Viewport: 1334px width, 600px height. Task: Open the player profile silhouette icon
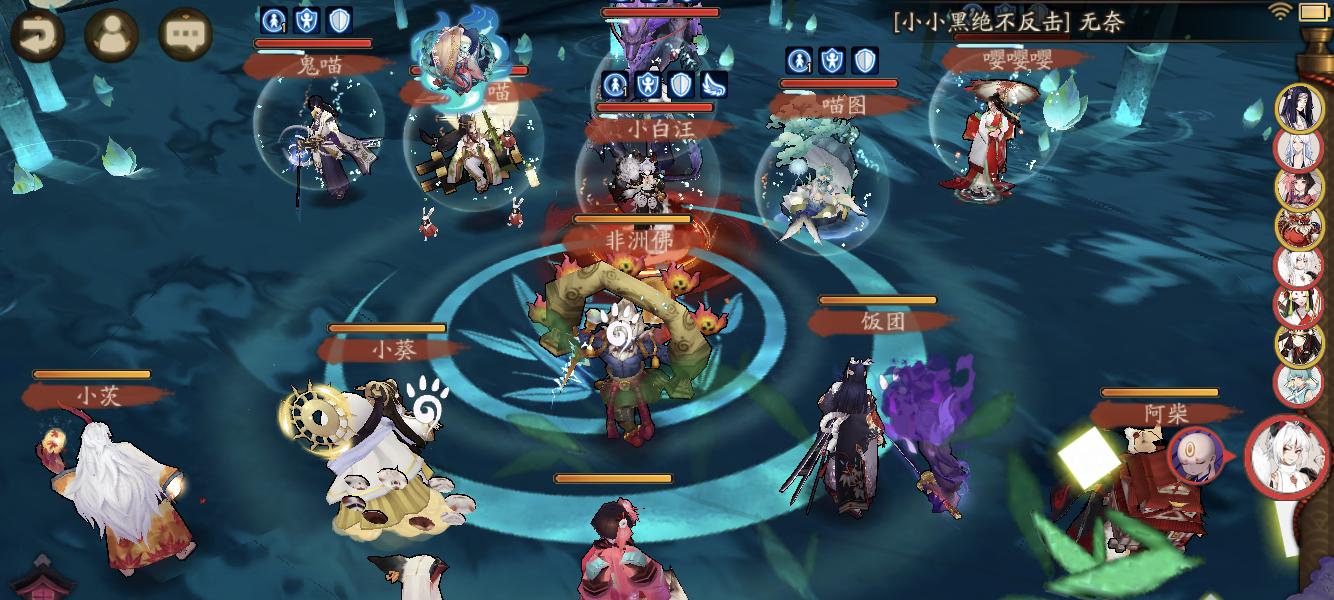coord(111,35)
